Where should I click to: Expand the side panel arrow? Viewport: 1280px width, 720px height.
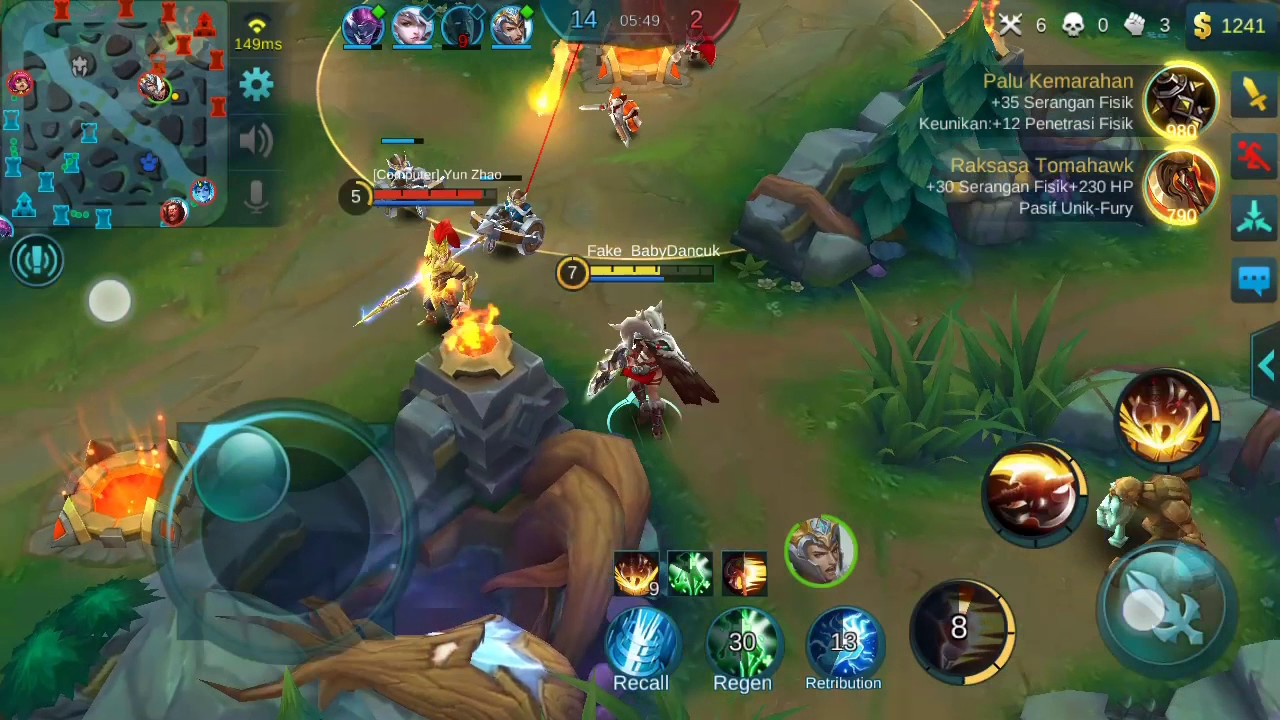point(1267,366)
